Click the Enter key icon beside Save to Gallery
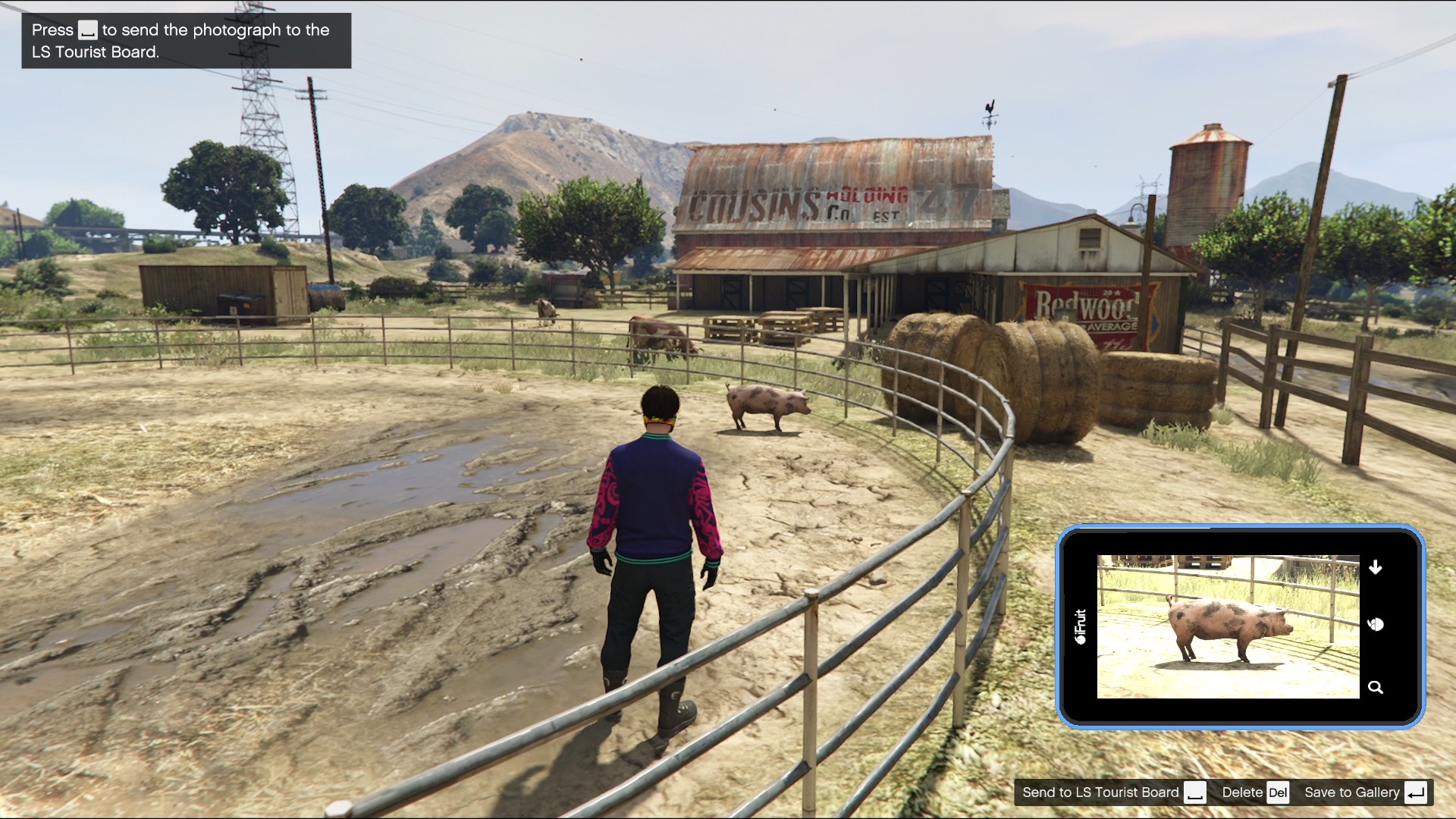The width and height of the screenshot is (1456, 819). pos(1417,792)
